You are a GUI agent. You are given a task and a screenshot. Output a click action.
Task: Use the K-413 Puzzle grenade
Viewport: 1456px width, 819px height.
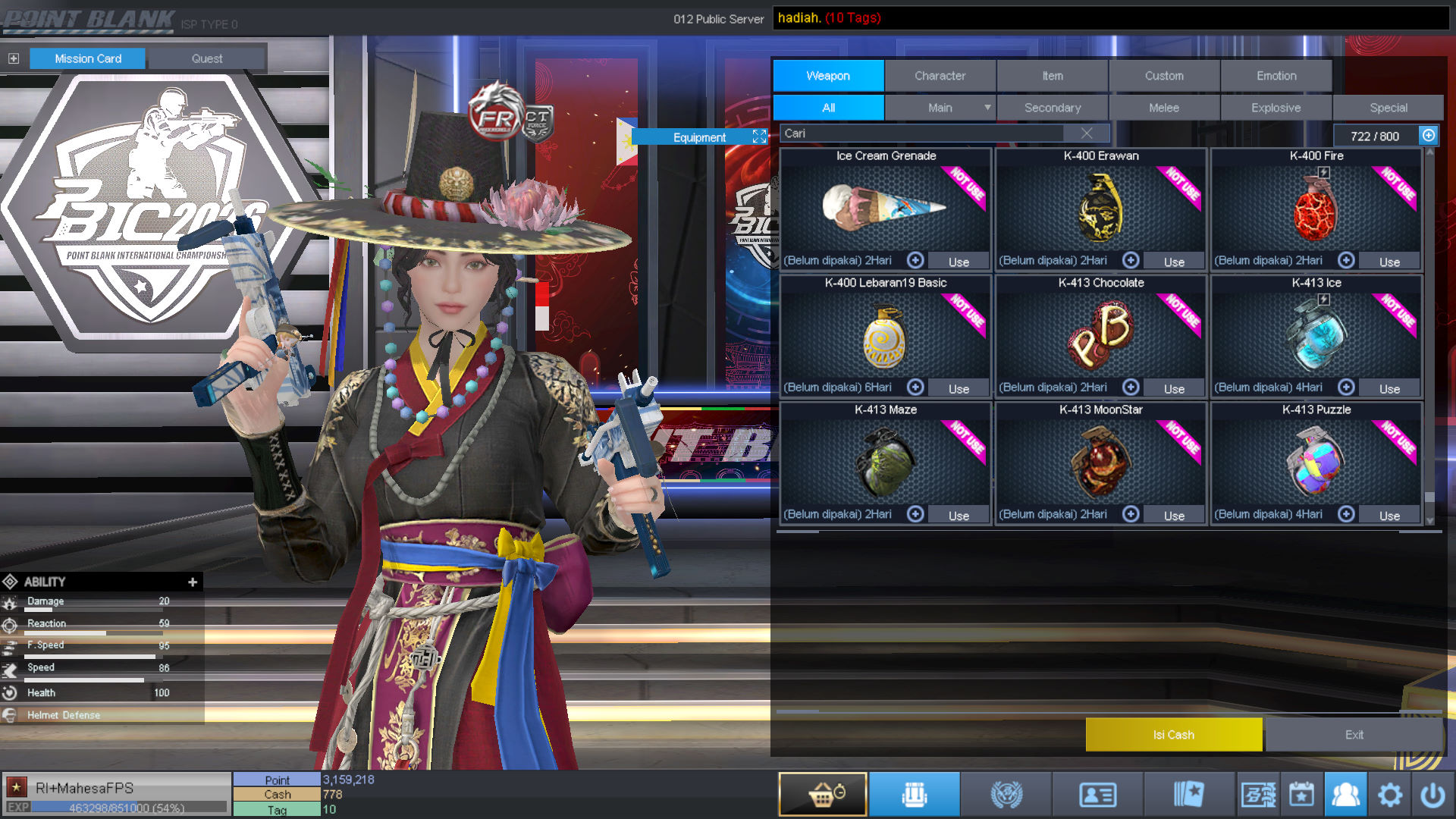[x=1389, y=516]
